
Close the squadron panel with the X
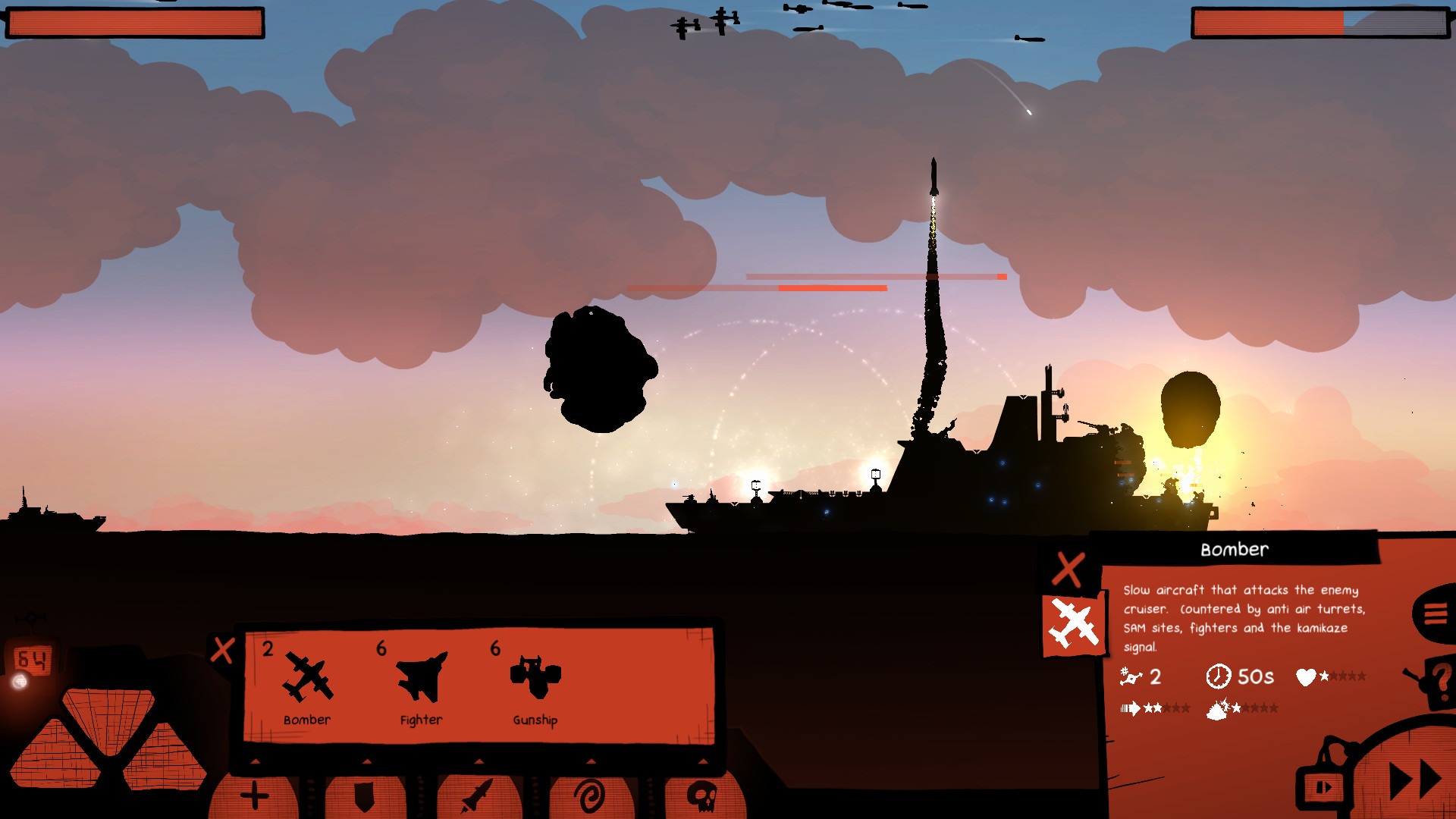(222, 649)
